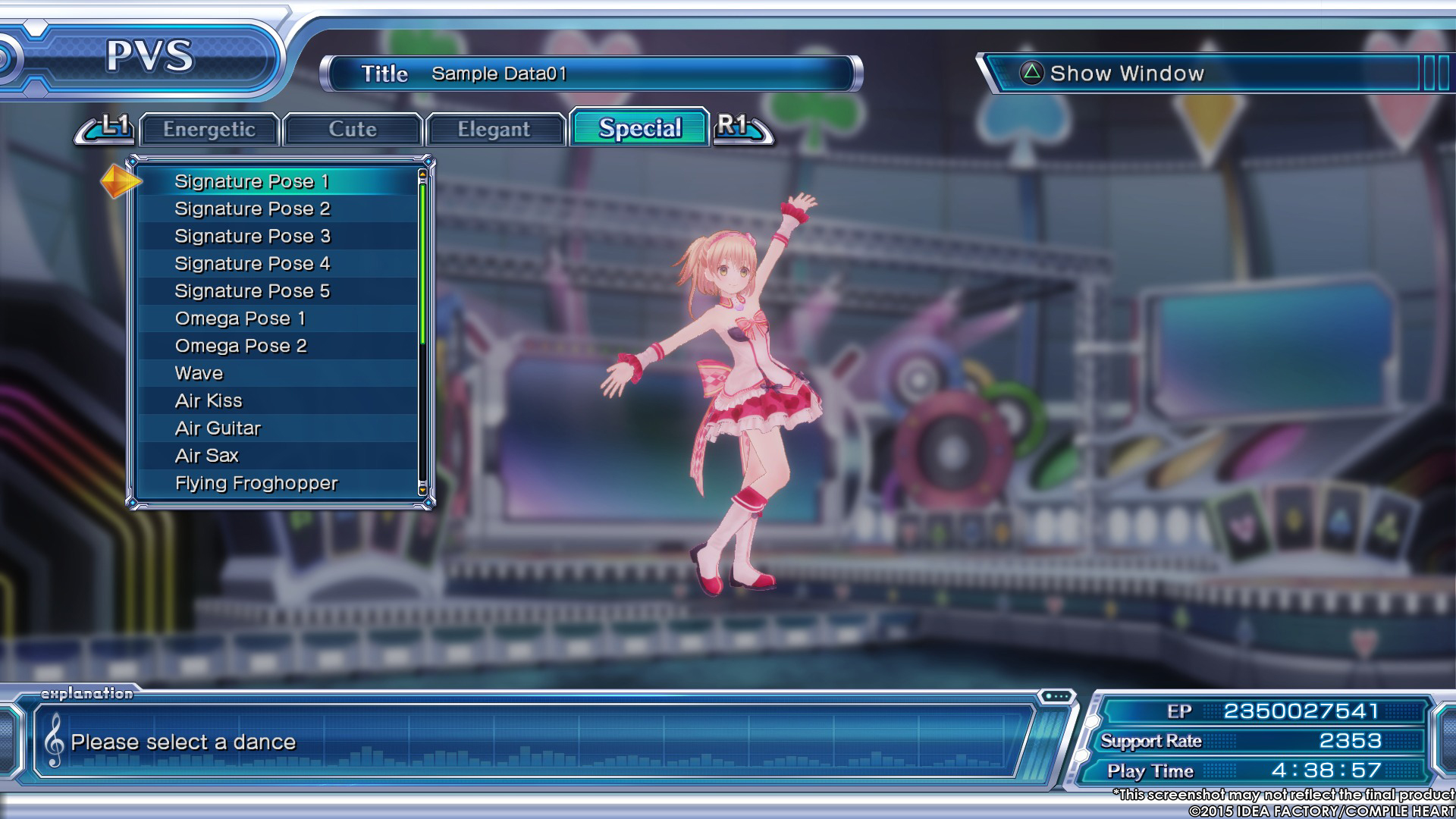The height and width of the screenshot is (819, 1456).
Task: Switch to the Energetic dance tab
Action: click(x=209, y=130)
